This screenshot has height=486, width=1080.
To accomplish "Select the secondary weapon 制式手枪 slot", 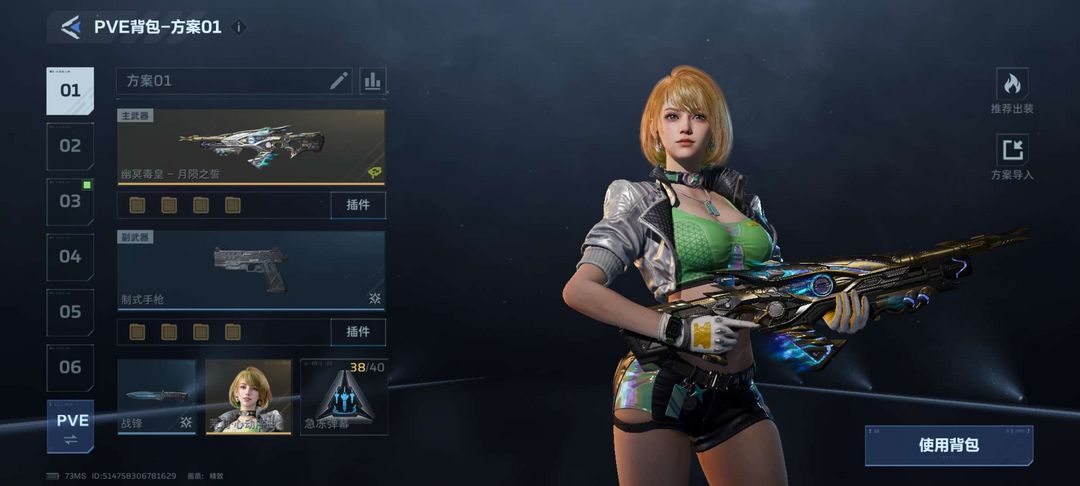I will pos(251,270).
